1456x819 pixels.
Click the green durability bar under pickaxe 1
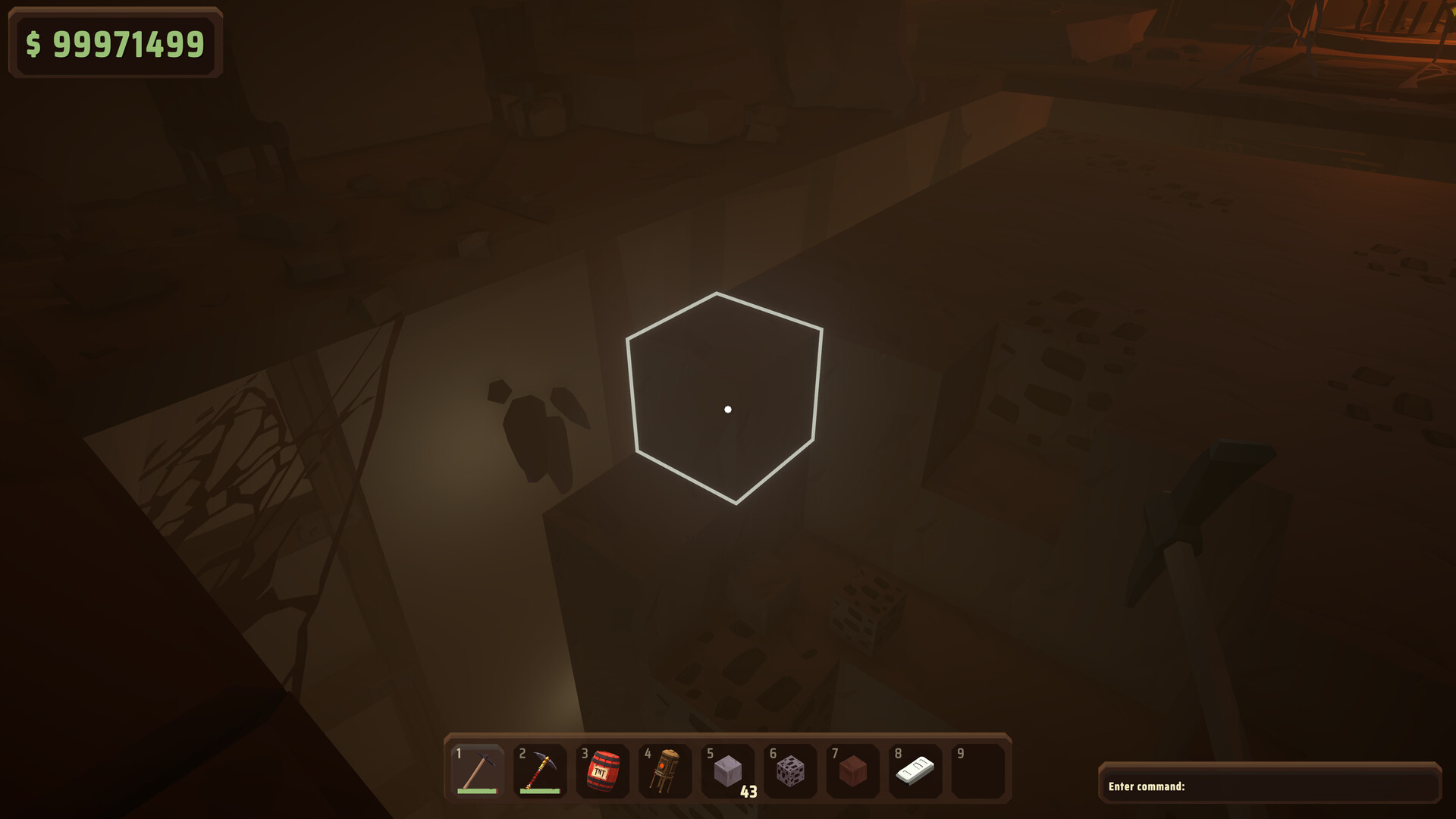(478, 792)
